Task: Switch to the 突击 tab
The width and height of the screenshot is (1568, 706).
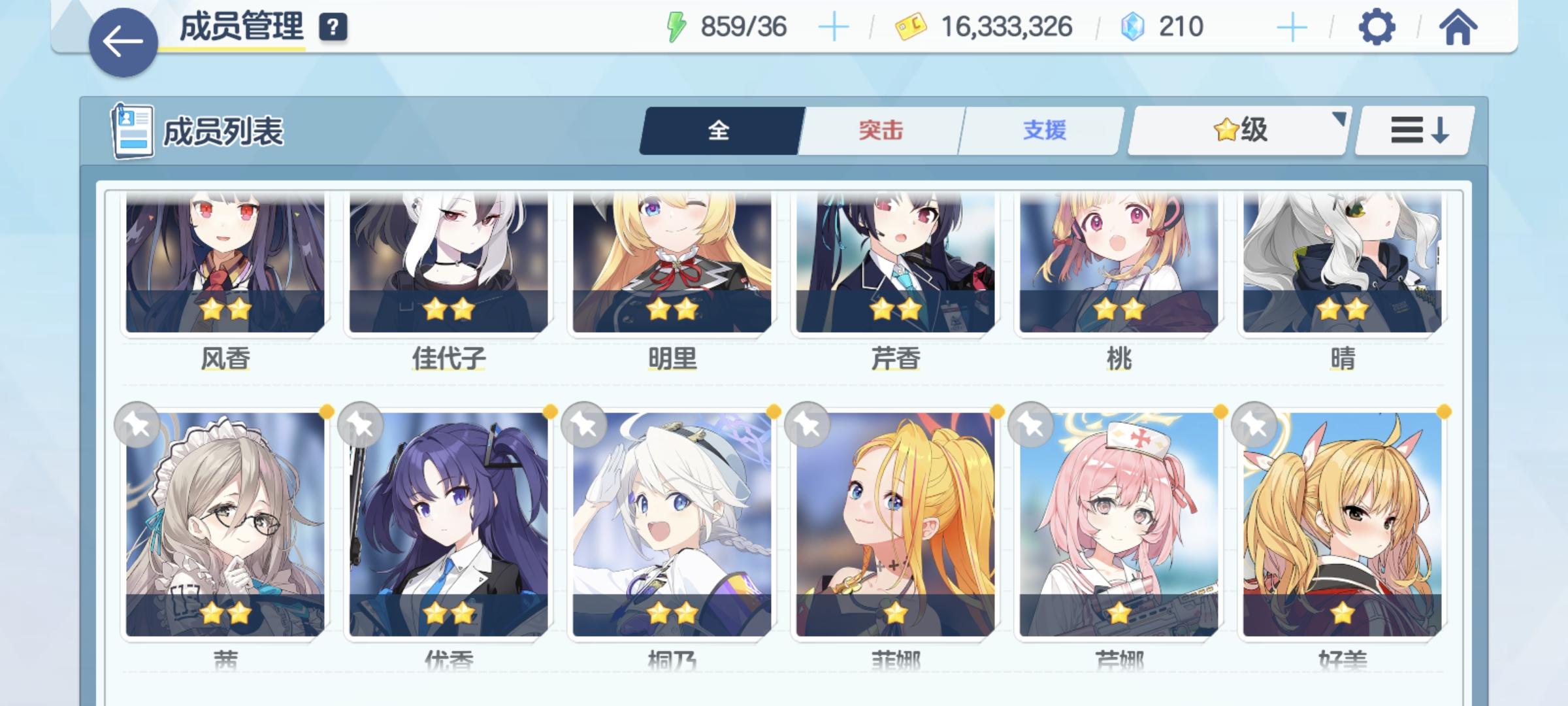Action: (x=880, y=131)
